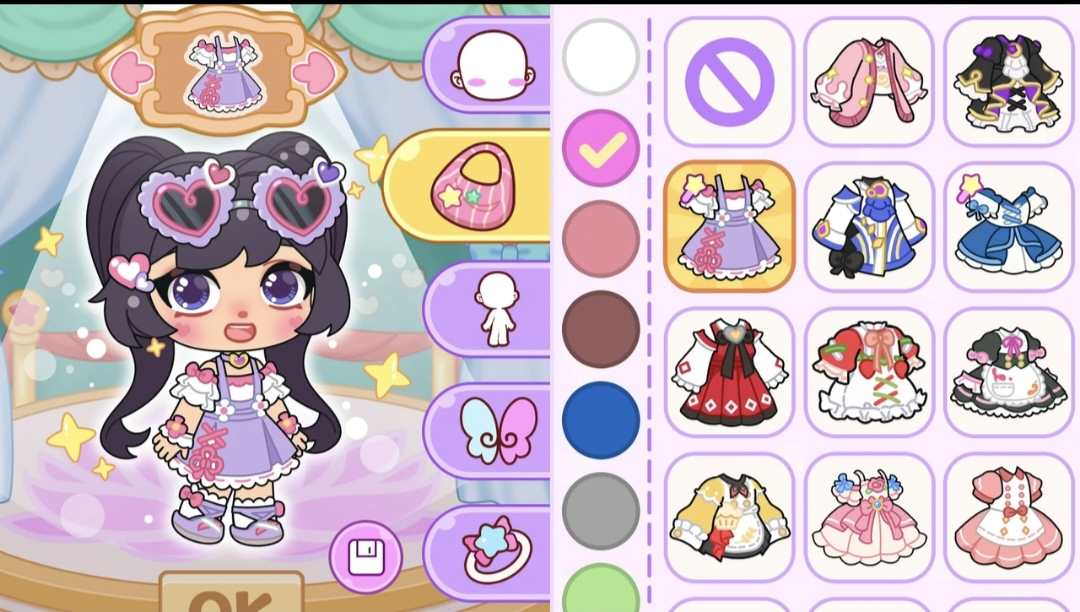1080x612 pixels.
Task: Select the red and black skirt outfit
Action: [729, 371]
